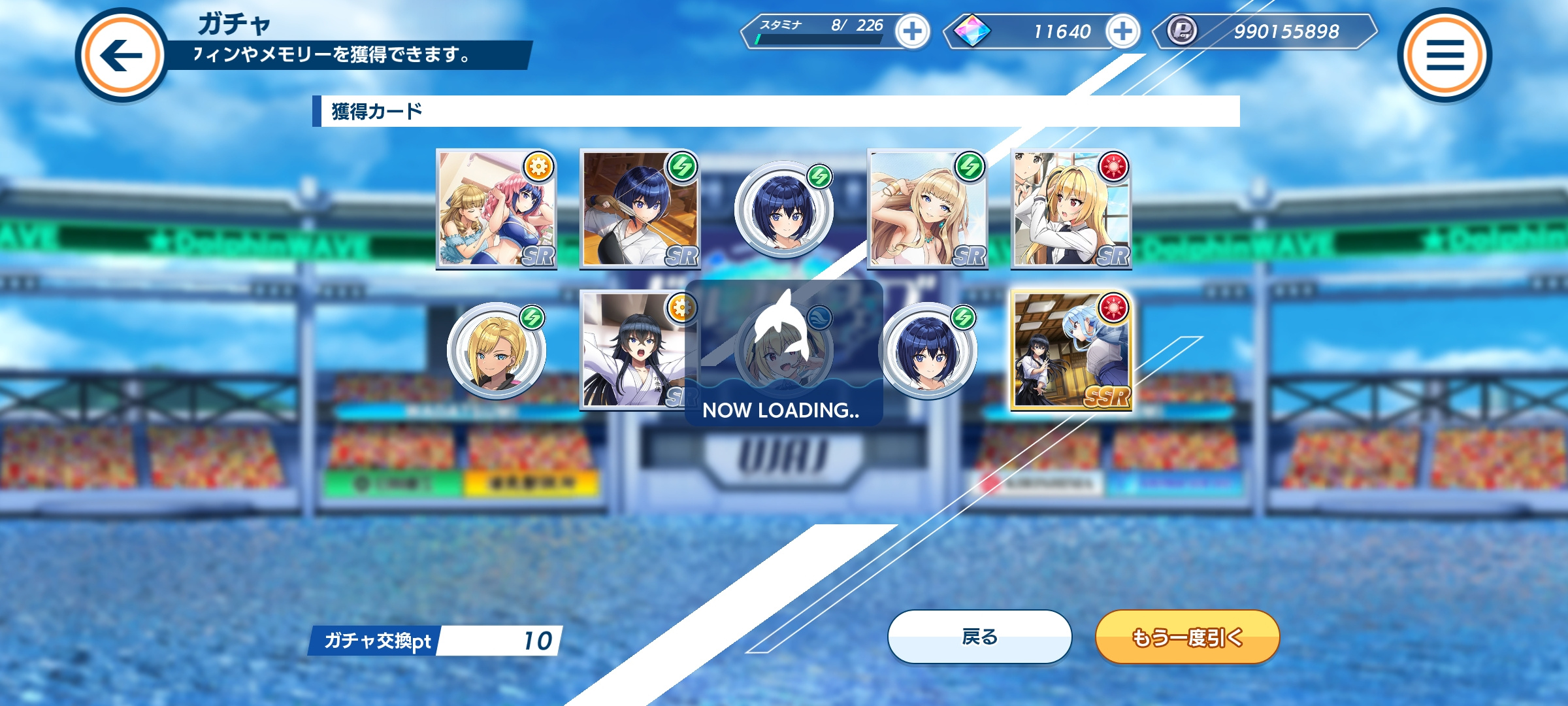Pull again with もう一度引く button
Viewport: 1568px width, 706px height.
click(1187, 637)
